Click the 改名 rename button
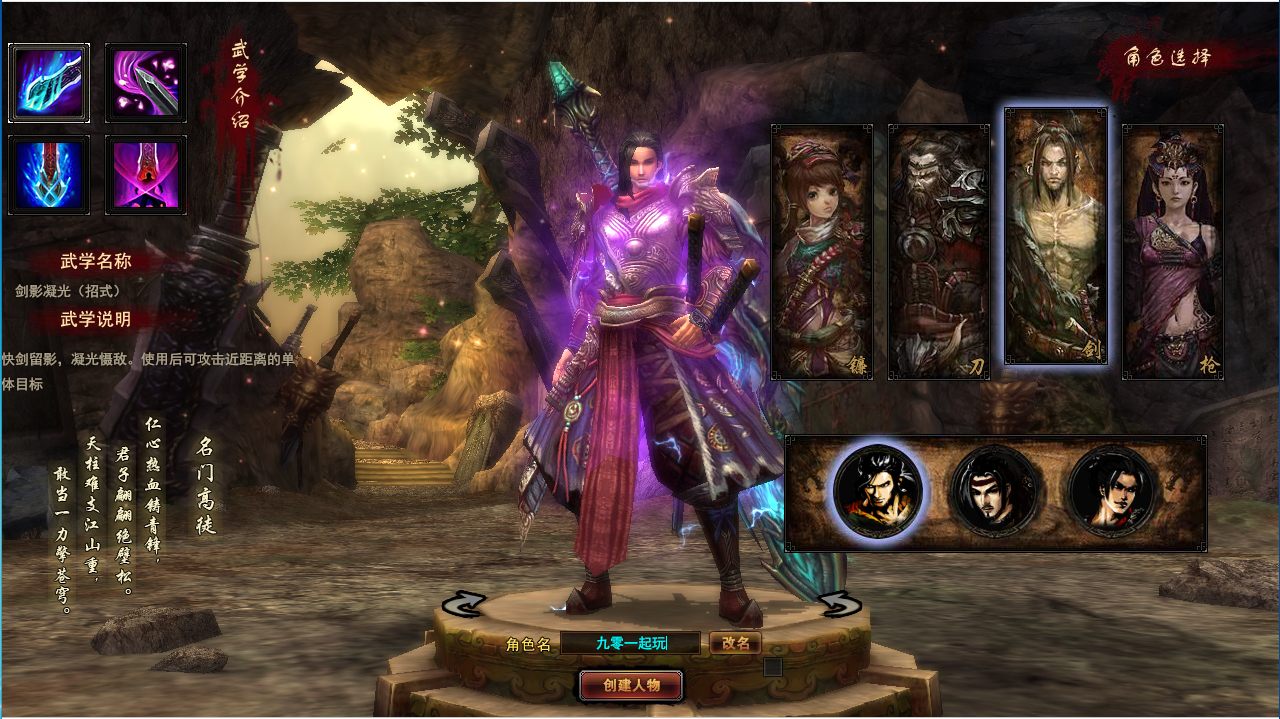 pyautogui.click(x=736, y=643)
